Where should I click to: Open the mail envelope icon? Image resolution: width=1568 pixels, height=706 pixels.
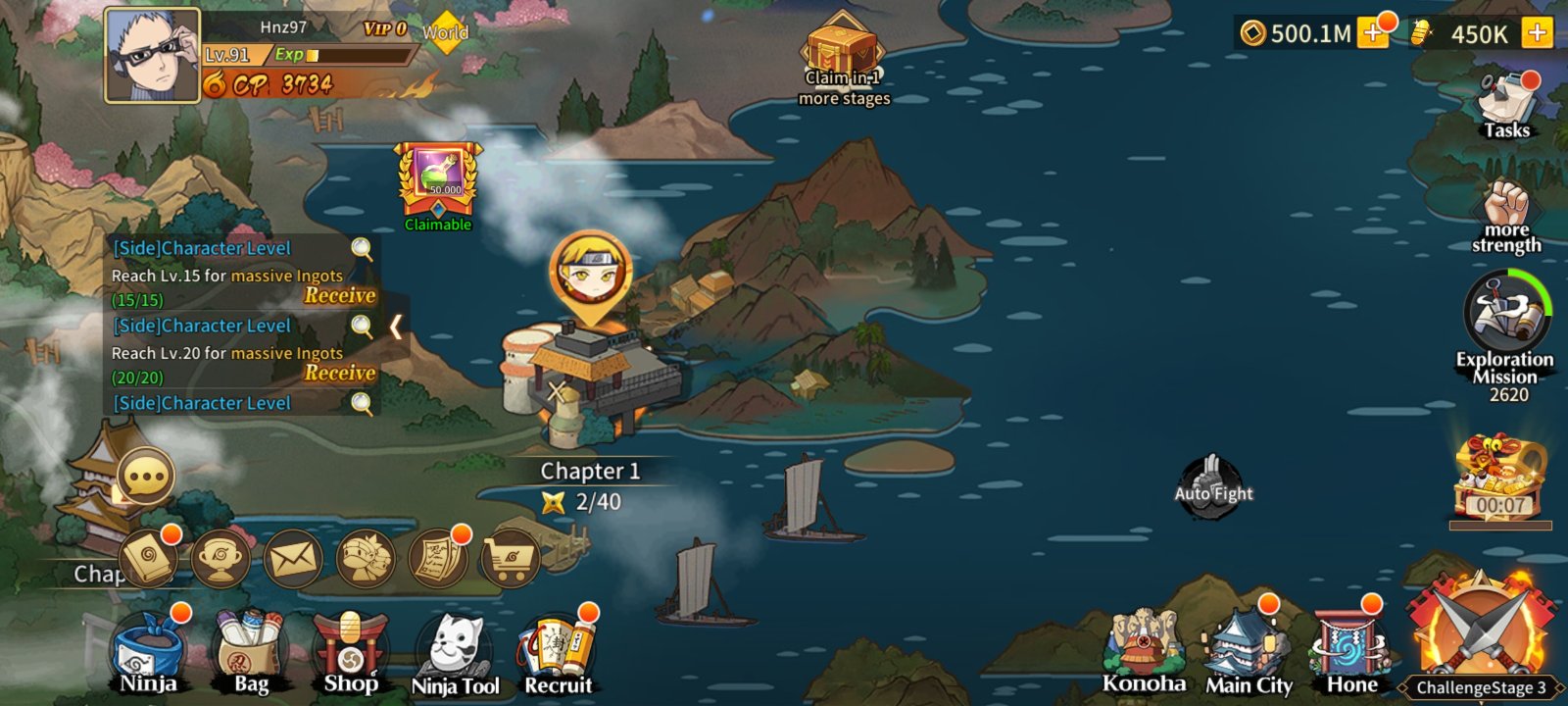(x=293, y=560)
